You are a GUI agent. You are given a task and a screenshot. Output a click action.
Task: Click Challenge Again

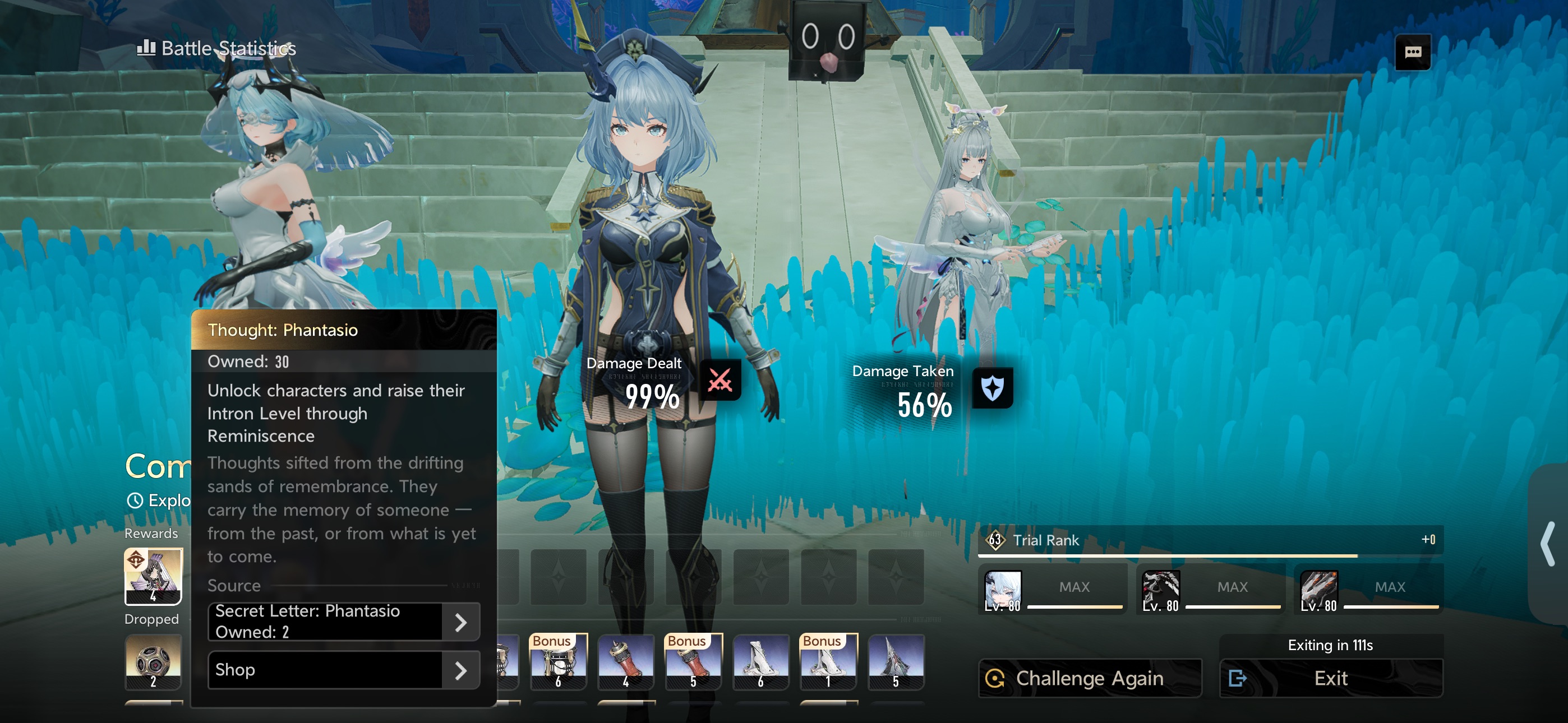click(x=1090, y=678)
